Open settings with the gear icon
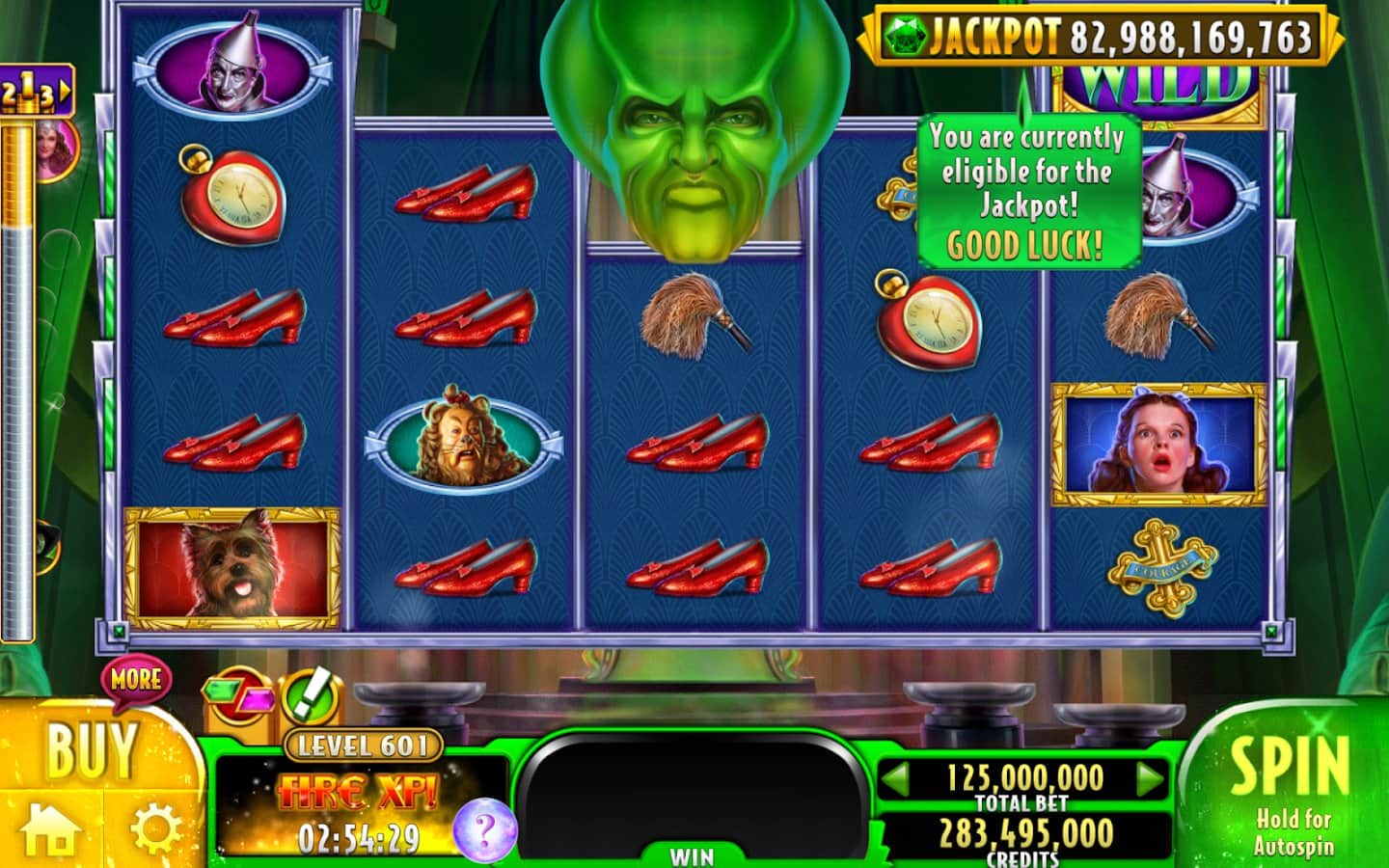This screenshot has width=1389, height=868. coord(156,829)
